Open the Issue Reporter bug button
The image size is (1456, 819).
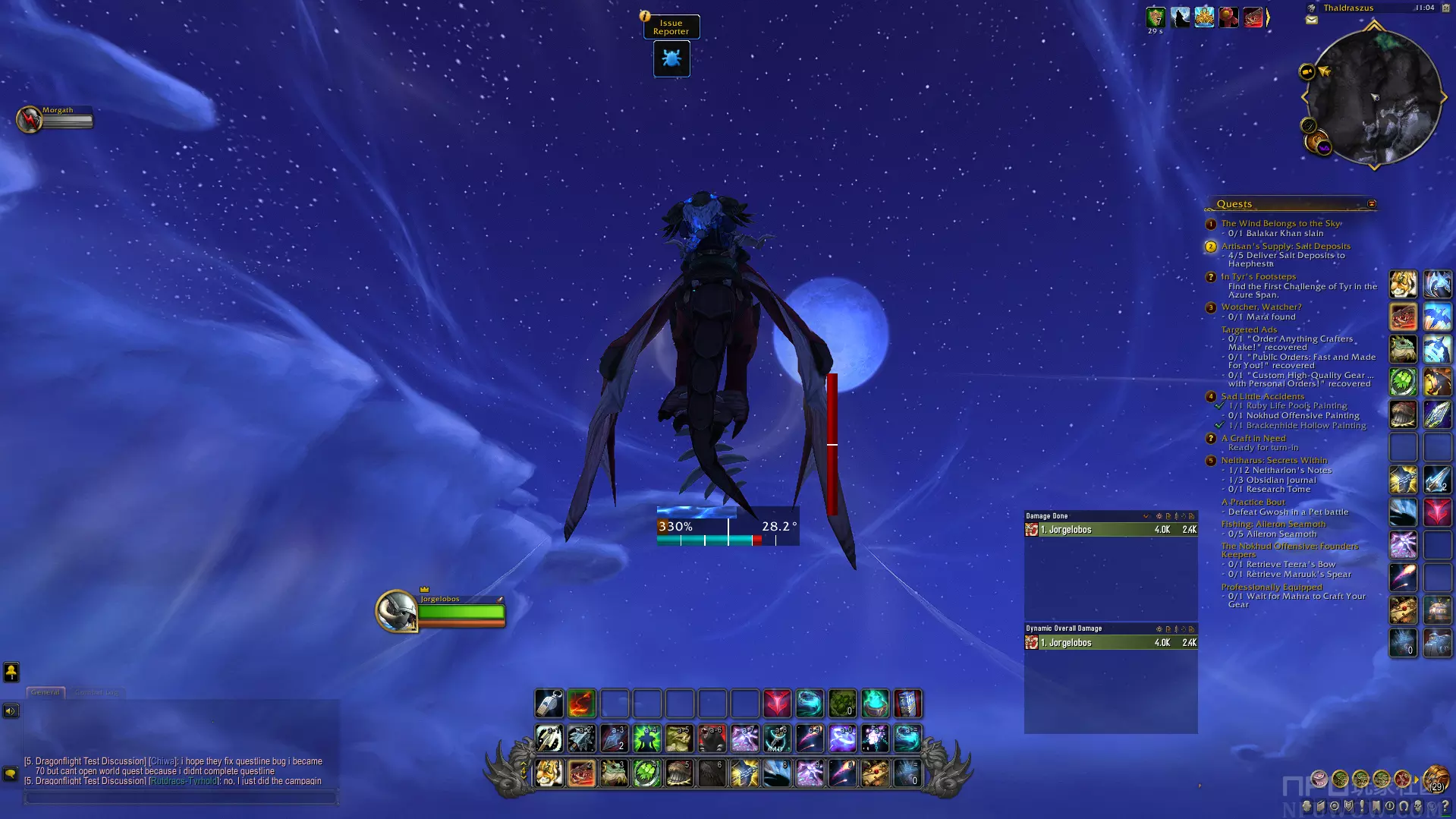(x=671, y=58)
